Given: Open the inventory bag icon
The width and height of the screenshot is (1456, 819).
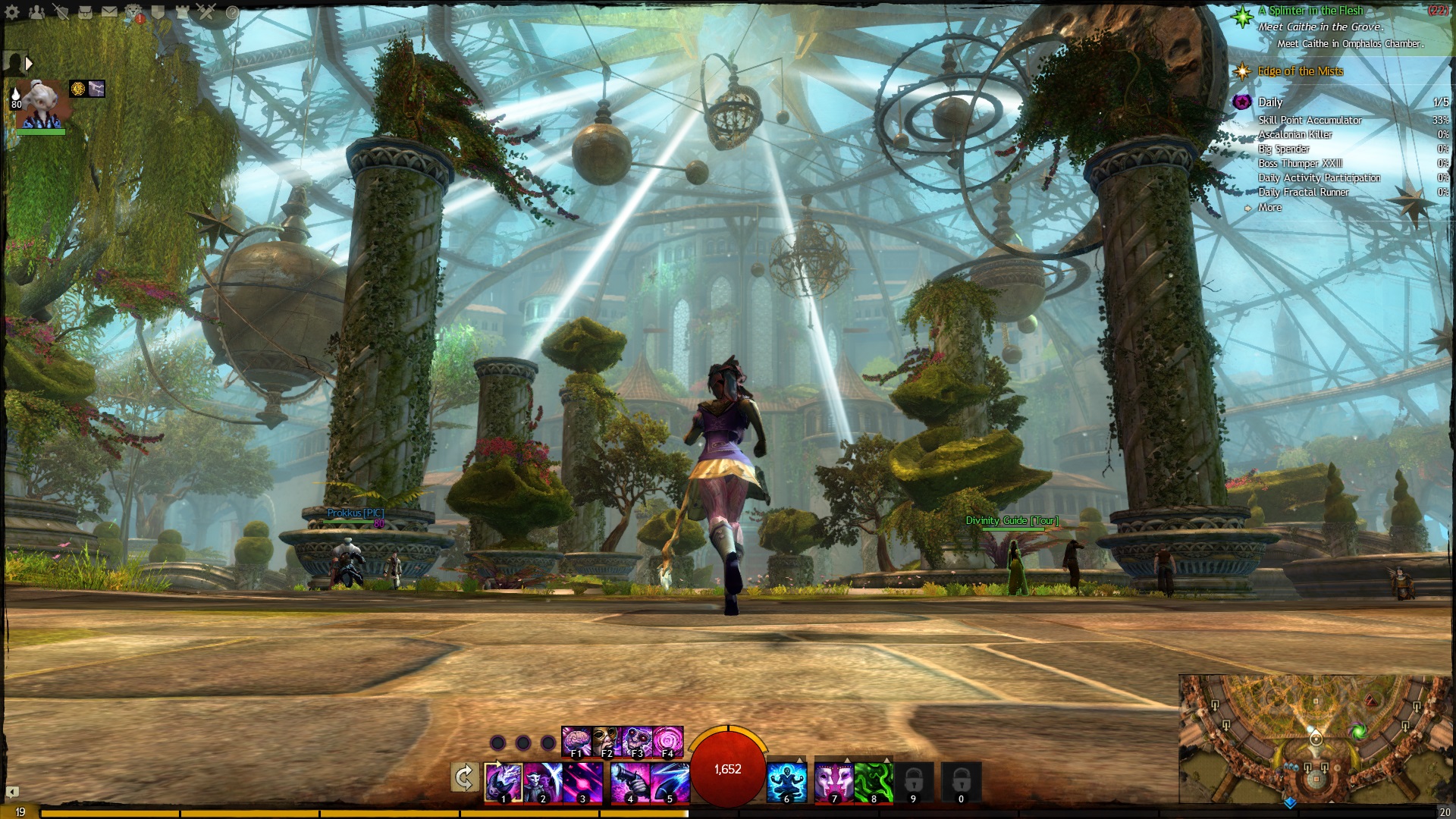Looking at the screenshot, I should tap(85, 12).
